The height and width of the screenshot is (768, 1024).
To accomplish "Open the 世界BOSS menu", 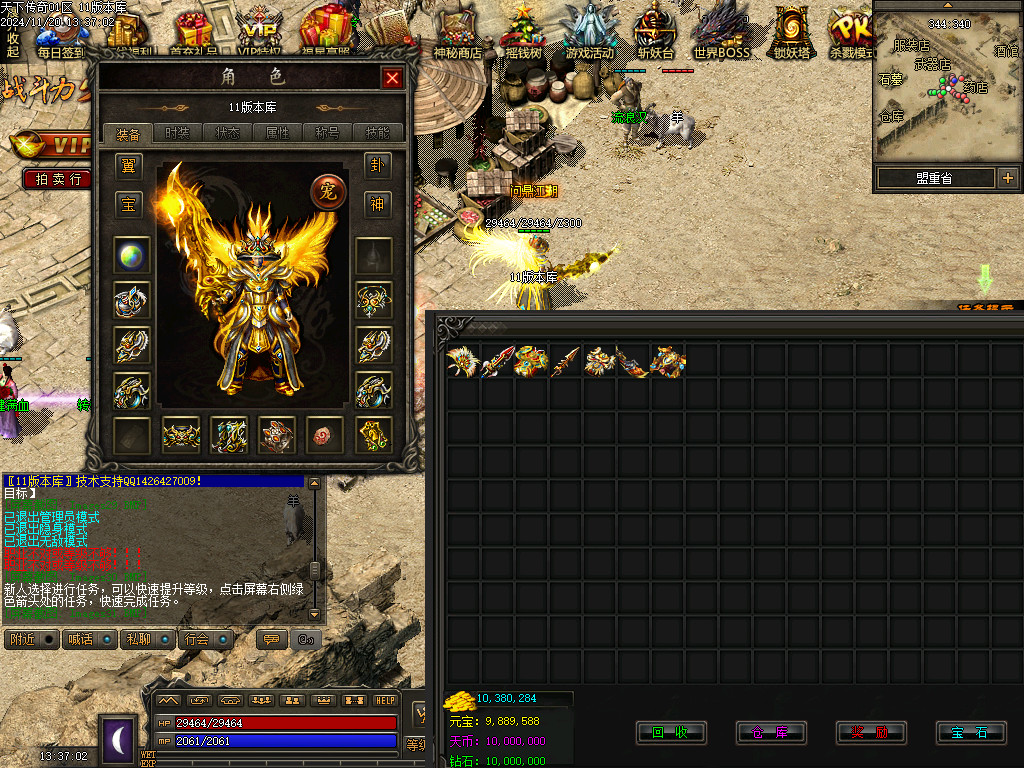I will (x=721, y=32).
